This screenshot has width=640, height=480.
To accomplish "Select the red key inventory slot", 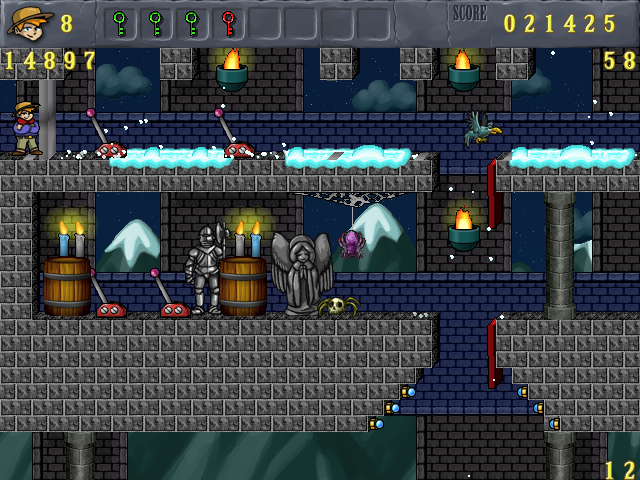I will coord(228,22).
